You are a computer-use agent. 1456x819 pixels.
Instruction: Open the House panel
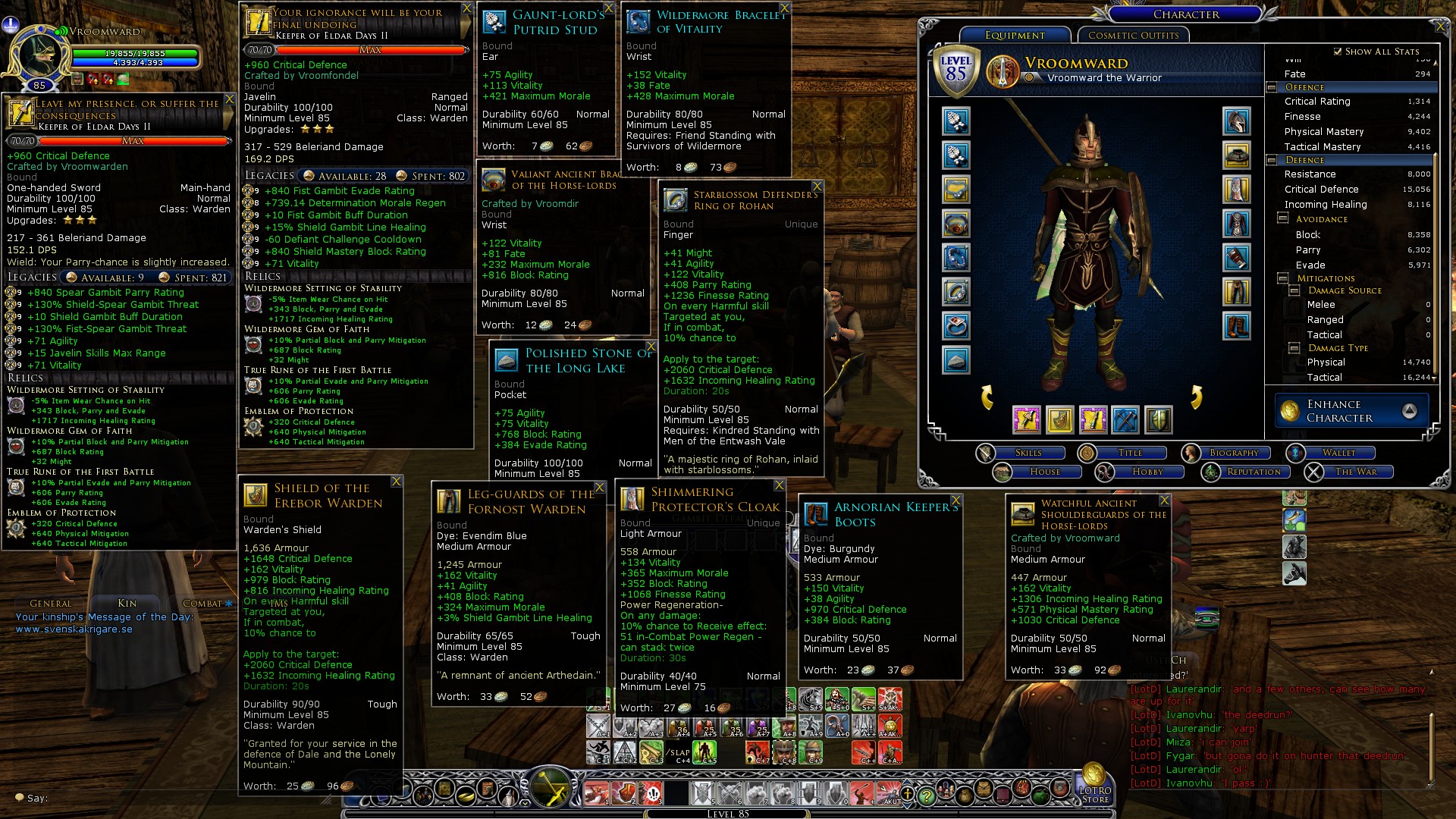(x=1044, y=472)
